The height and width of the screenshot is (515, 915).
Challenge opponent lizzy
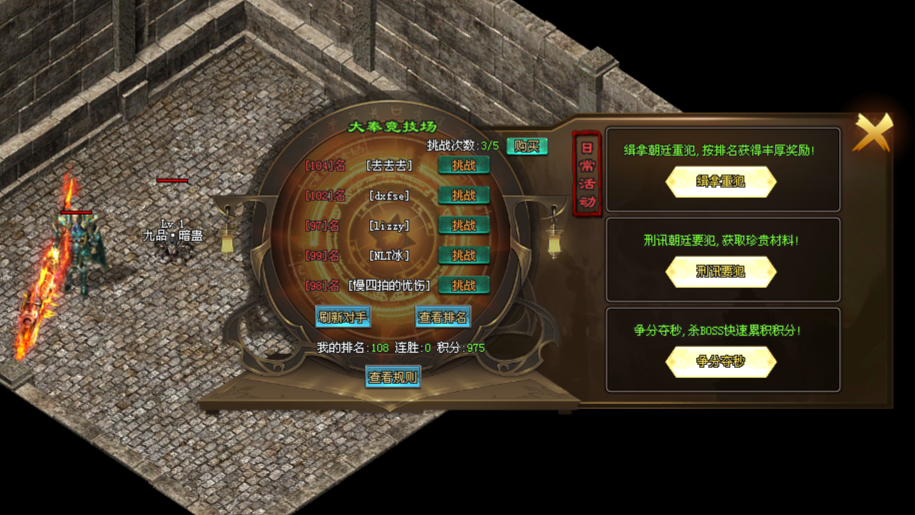[x=464, y=226]
